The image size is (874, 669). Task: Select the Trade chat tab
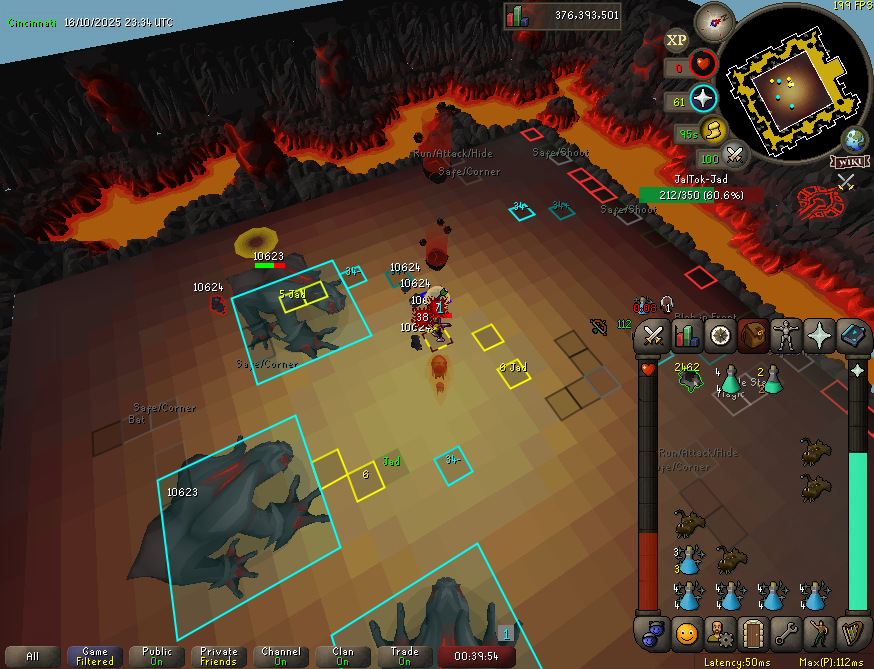click(x=405, y=656)
